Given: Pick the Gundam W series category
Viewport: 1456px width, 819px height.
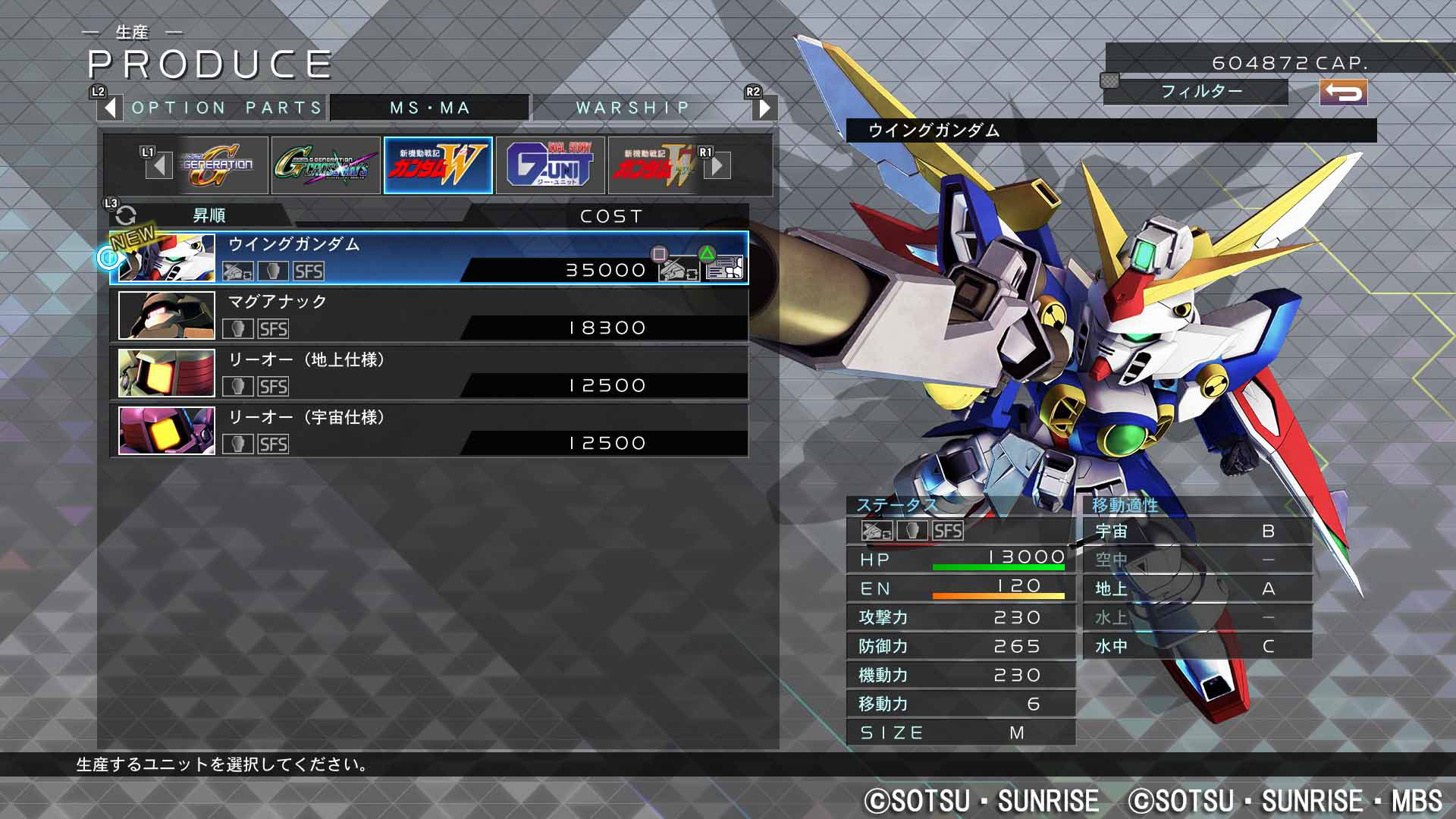Looking at the screenshot, I should [438, 165].
